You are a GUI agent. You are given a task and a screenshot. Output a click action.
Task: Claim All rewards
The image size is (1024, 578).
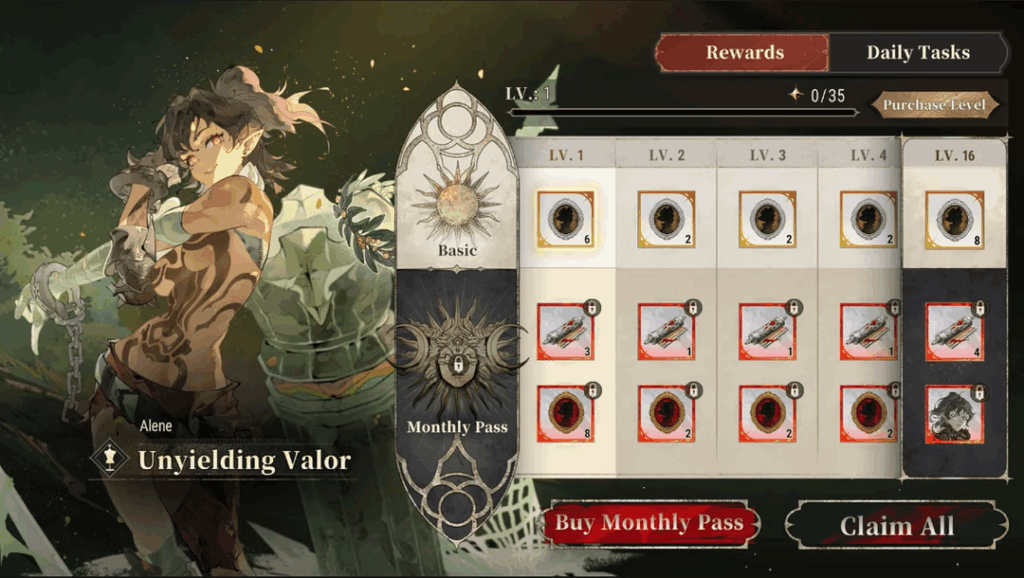[896, 526]
